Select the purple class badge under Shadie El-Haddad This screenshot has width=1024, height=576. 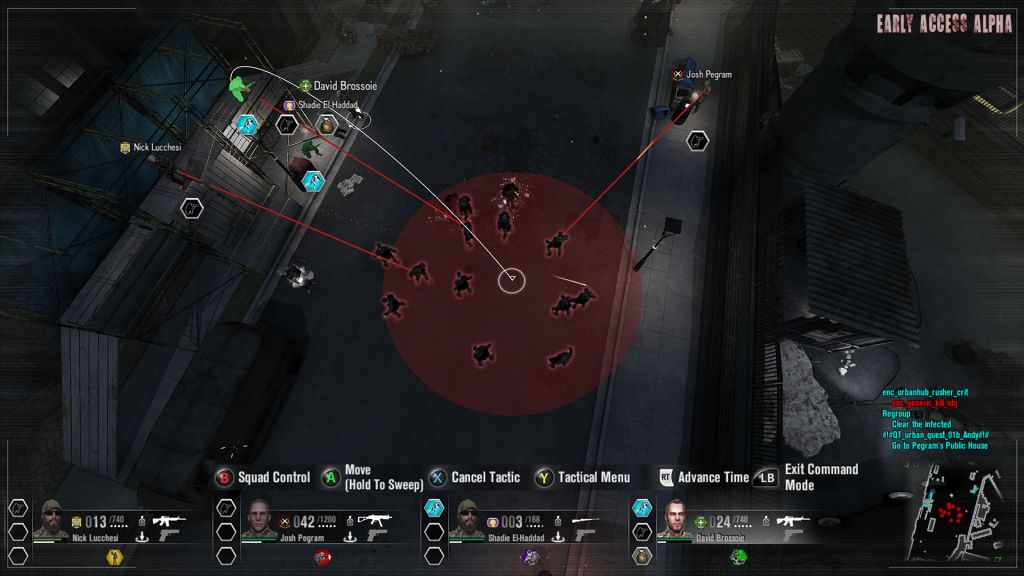pyautogui.click(x=530, y=557)
